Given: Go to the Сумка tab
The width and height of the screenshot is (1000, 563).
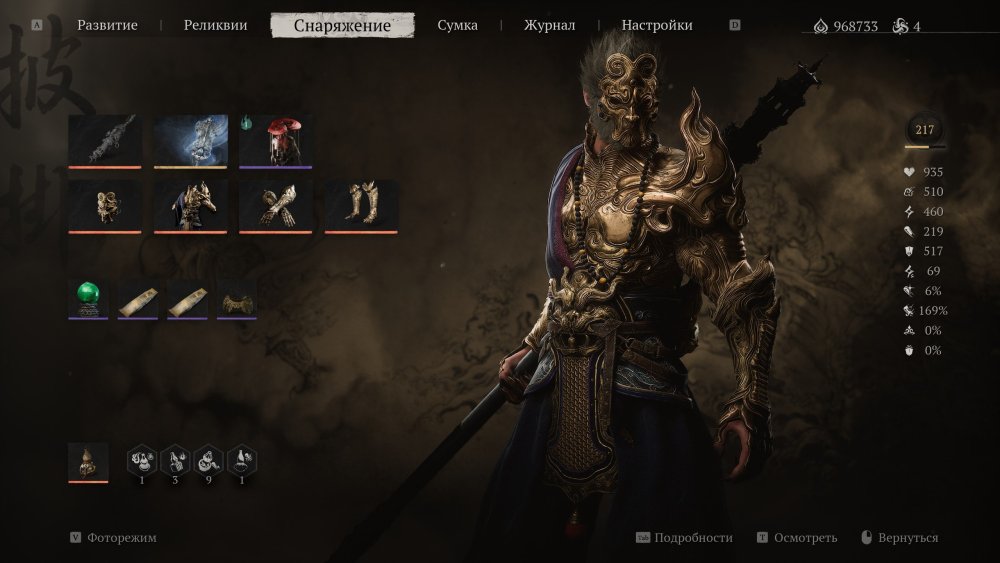Looking at the screenshot, I should point(457,25).
